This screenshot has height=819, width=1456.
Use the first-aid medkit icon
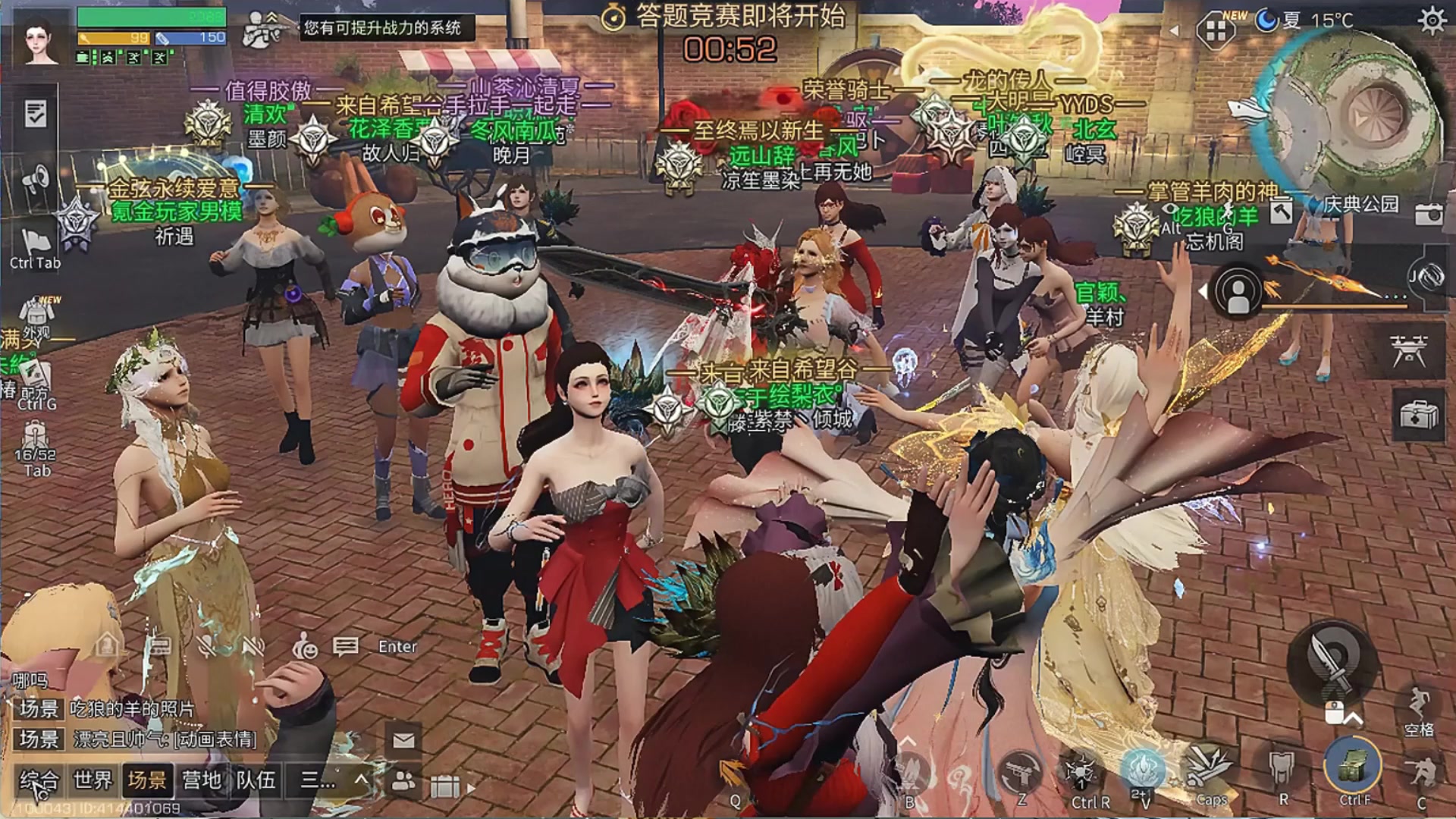coord(1418,416)
